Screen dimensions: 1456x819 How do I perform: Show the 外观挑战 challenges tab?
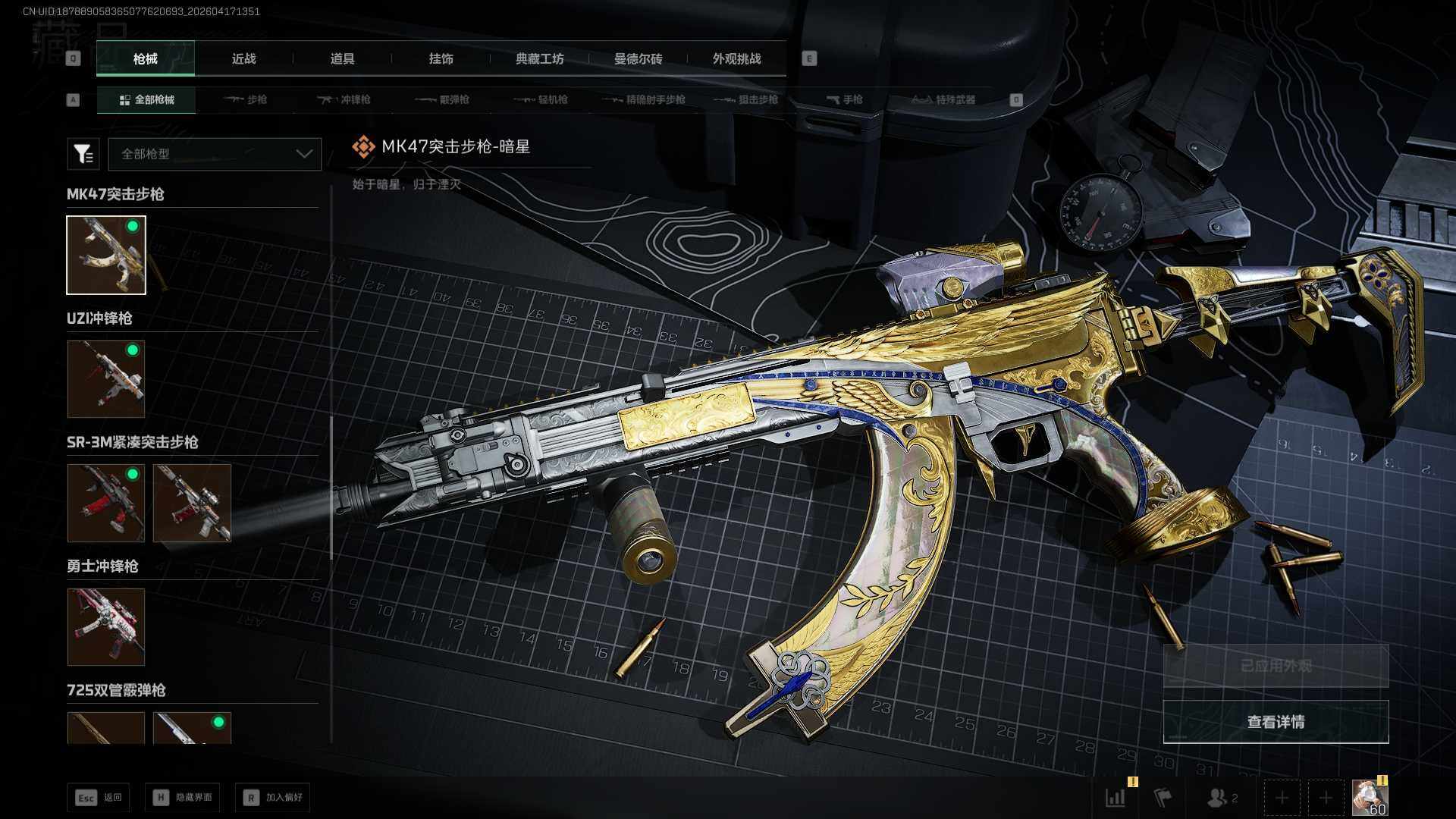coord(736,58)
